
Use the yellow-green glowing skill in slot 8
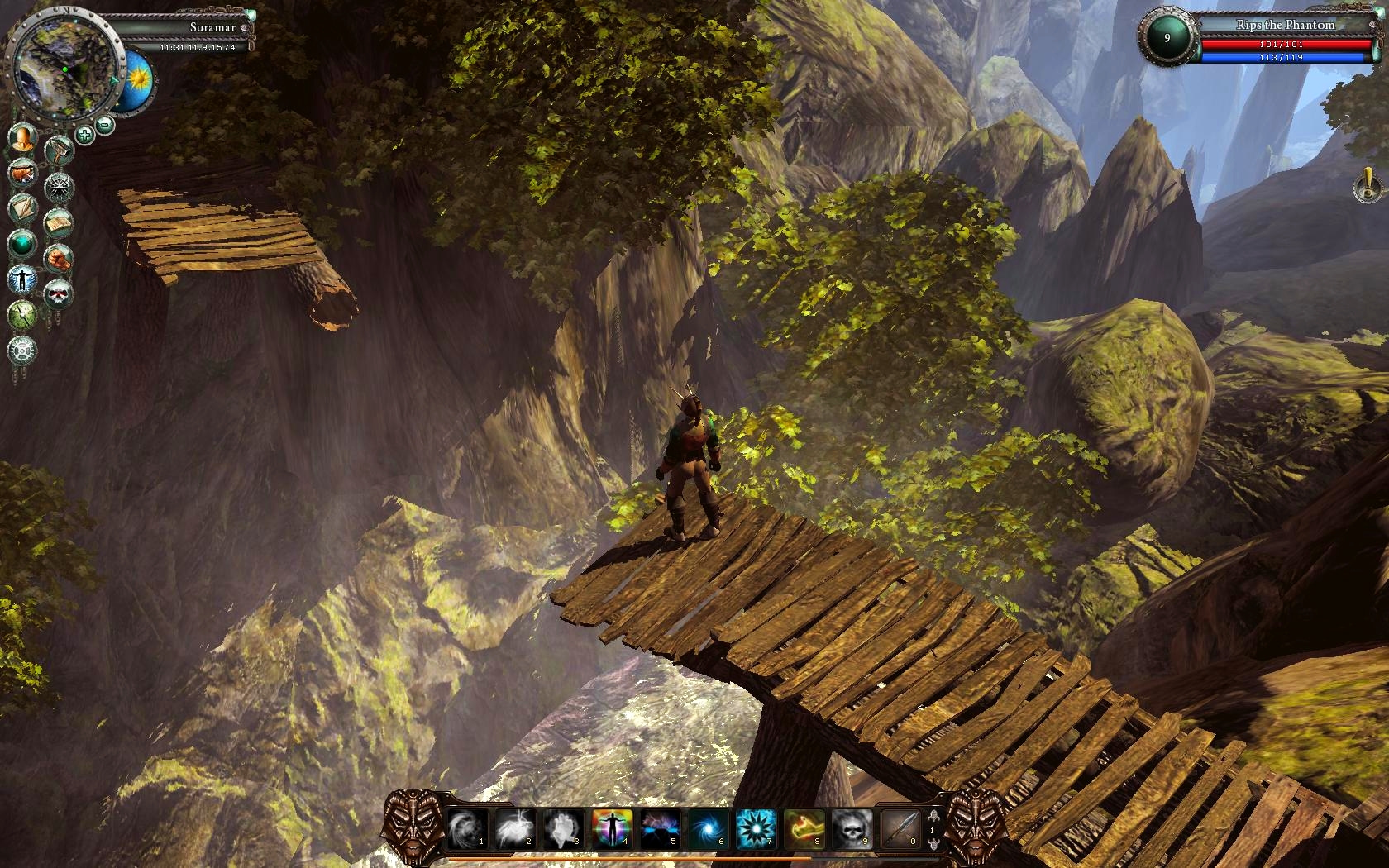804,827
